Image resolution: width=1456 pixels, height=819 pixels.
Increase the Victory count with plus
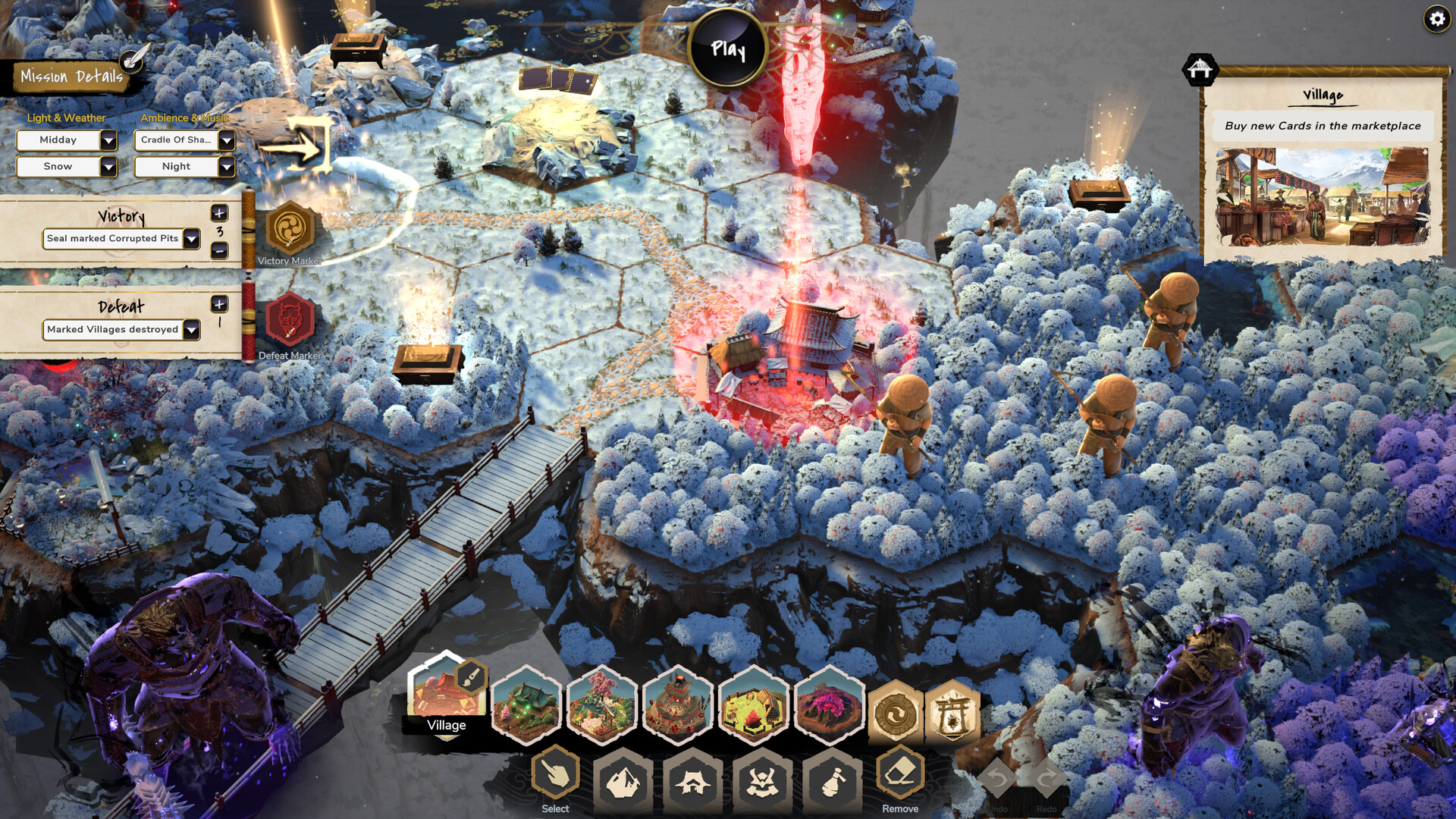pyautogui.click(x=219, y=213)
